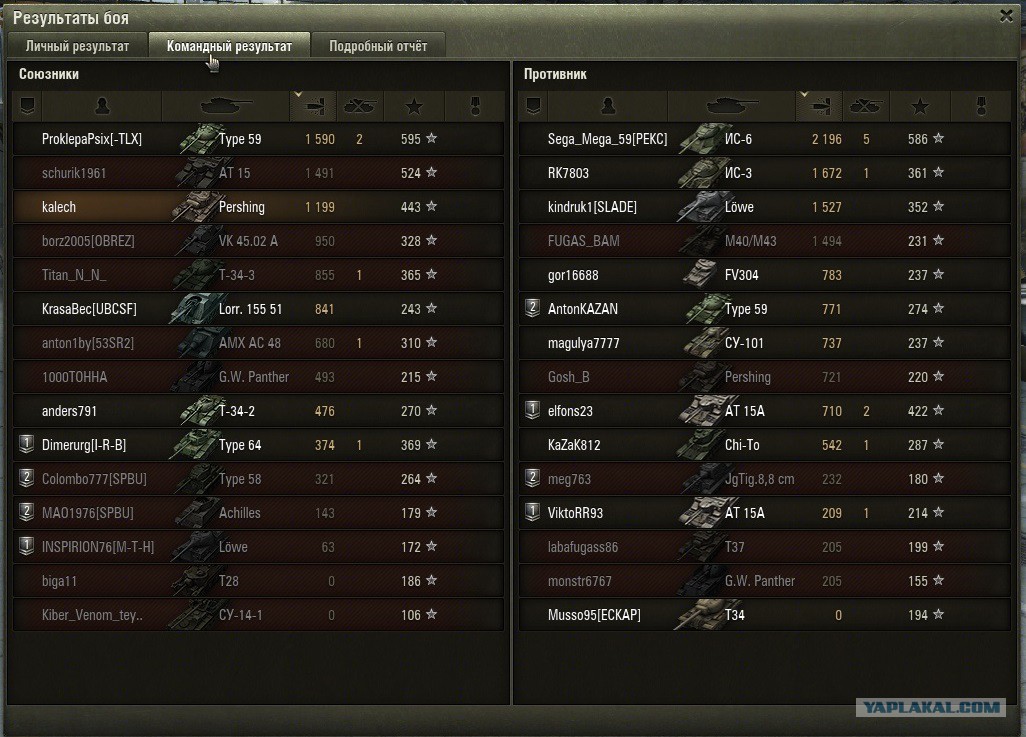
Task: Open the Командный результат tab
Action: [229, 46]
